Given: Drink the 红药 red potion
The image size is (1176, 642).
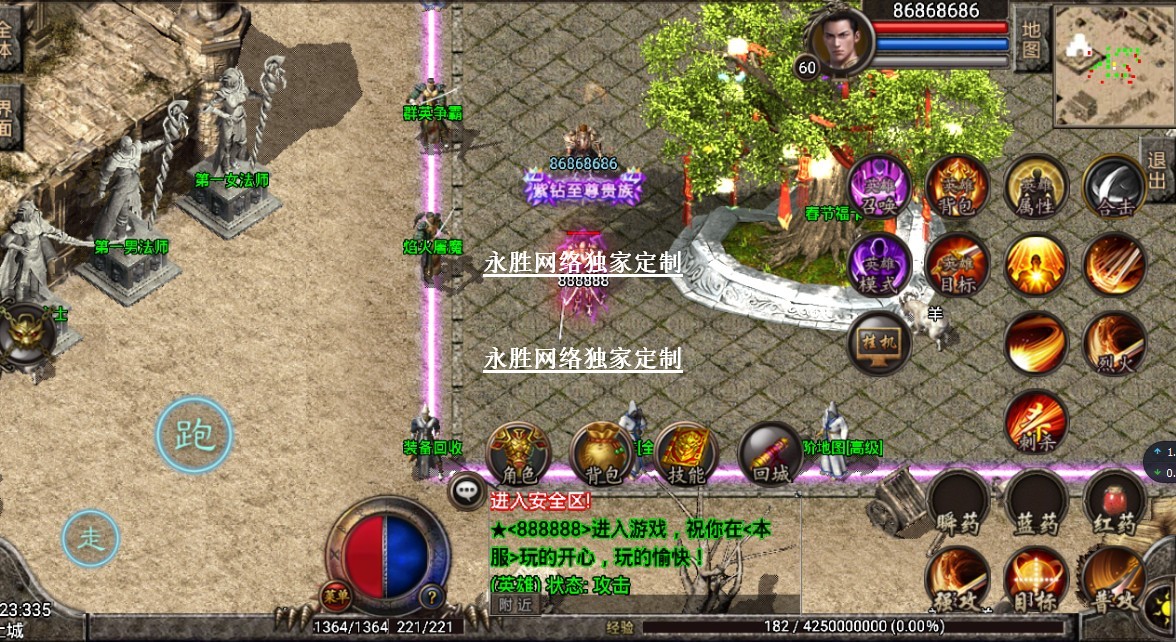Looking at the screenshot, I should tap(1113, 503).
